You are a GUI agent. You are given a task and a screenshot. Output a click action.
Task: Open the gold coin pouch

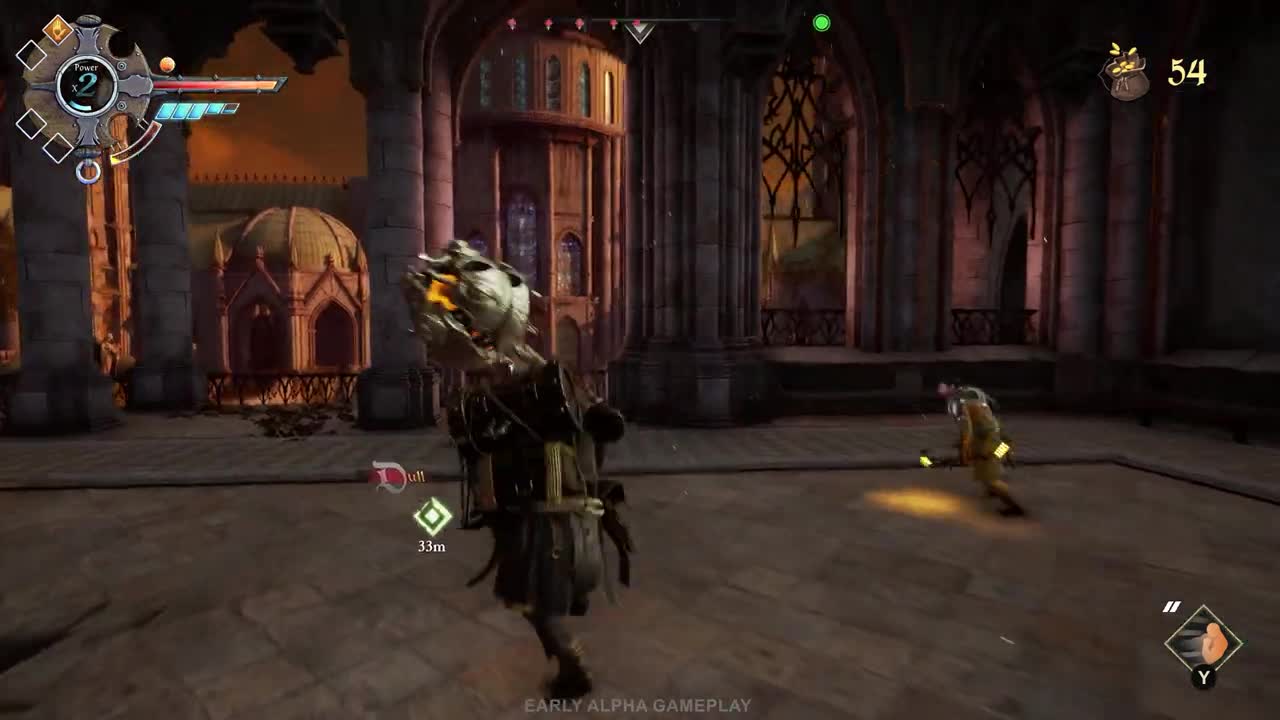[x=1126, y=73]
